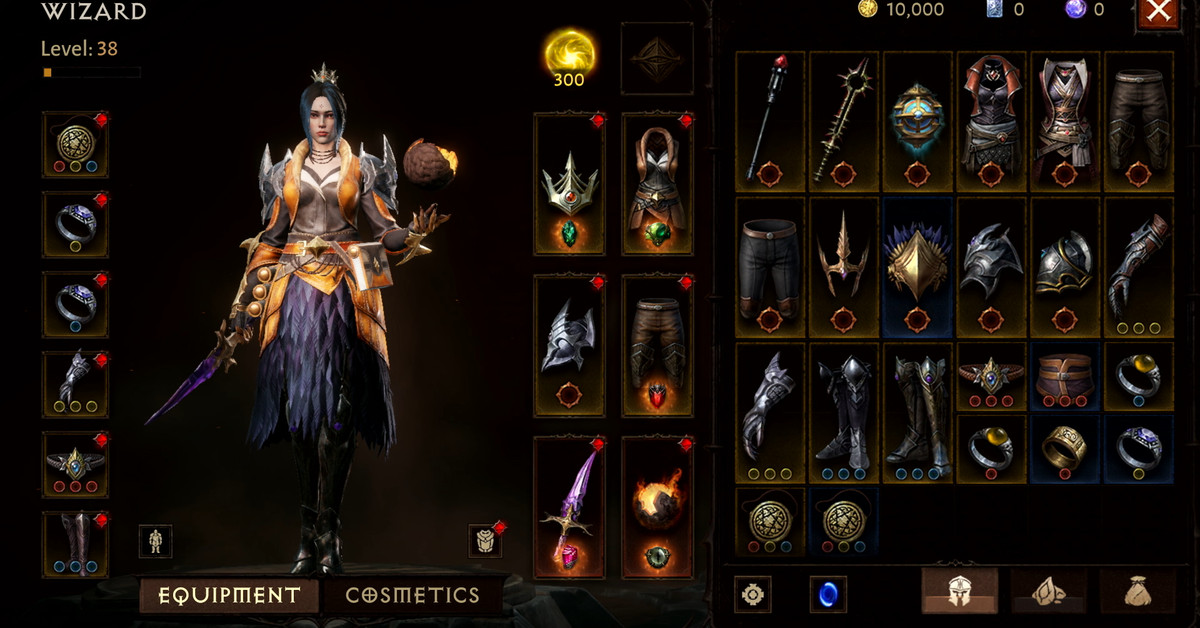Click the gear icon below the inventory
1200x628 pixels.
click(x=752, y=594)
